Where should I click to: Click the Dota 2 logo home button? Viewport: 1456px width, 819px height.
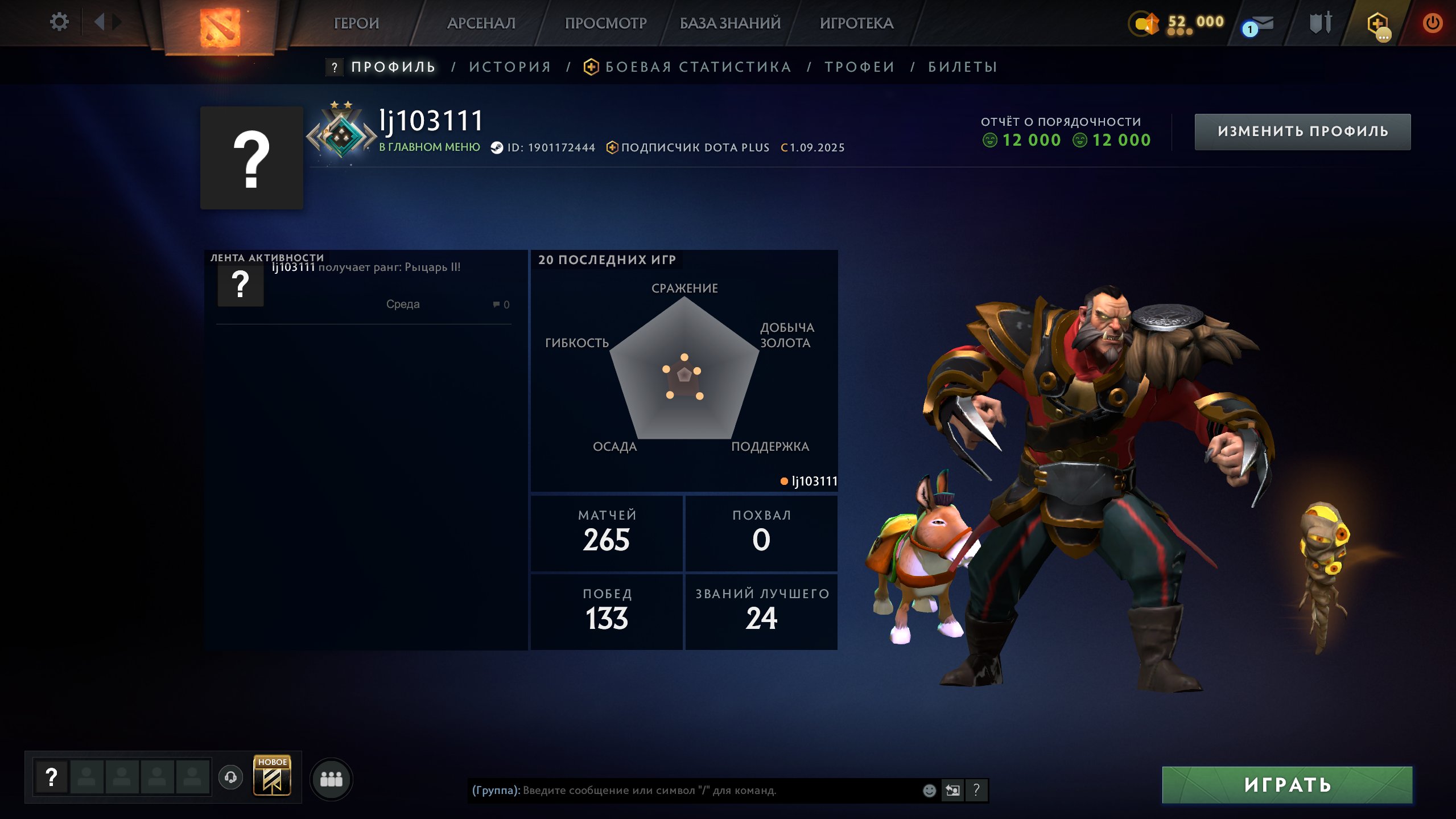coord(220,27)
